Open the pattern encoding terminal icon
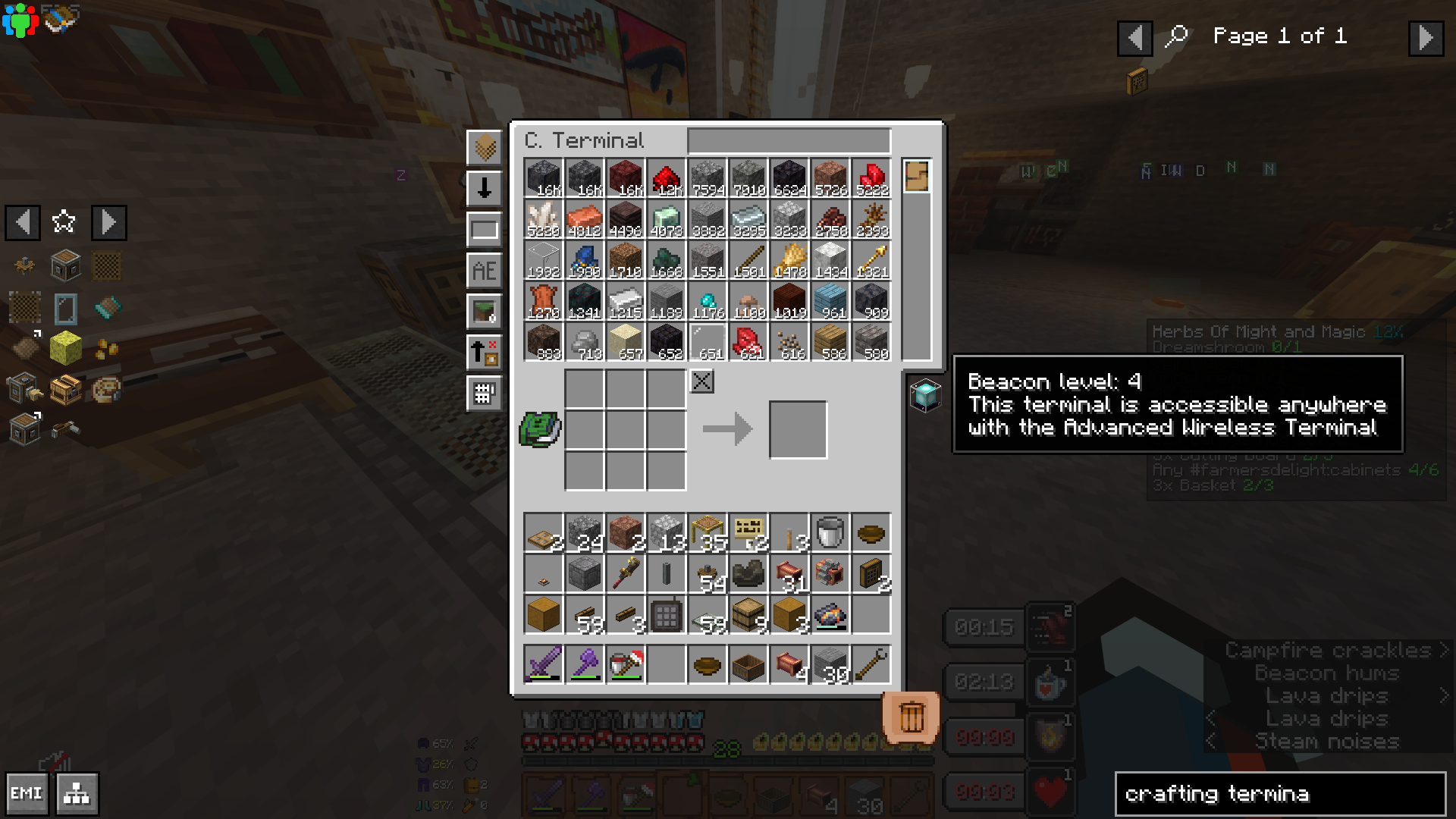Viewport: 1456px width, 819px height. (485, 393)
